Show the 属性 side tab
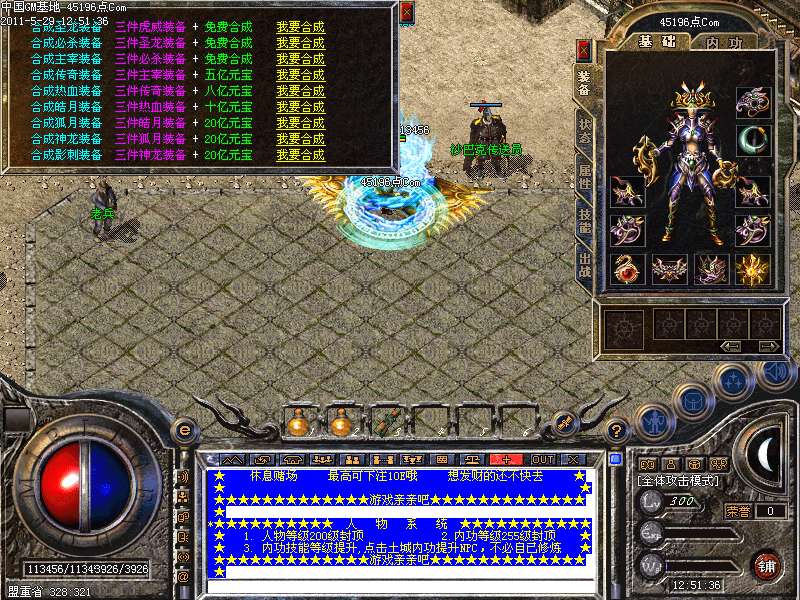The width and height of the screenshot is (800, 600). click(585, 182)
